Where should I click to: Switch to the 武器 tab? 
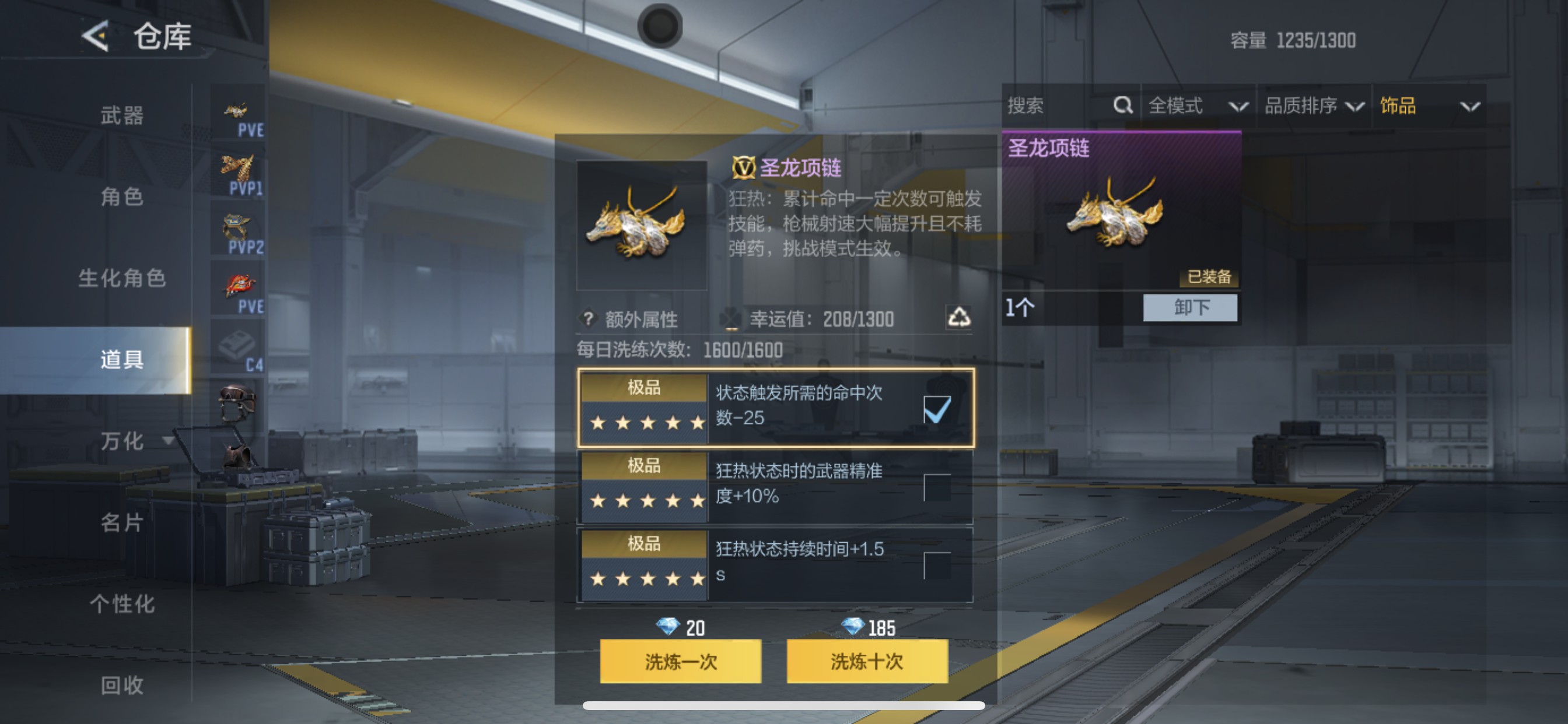122,115
